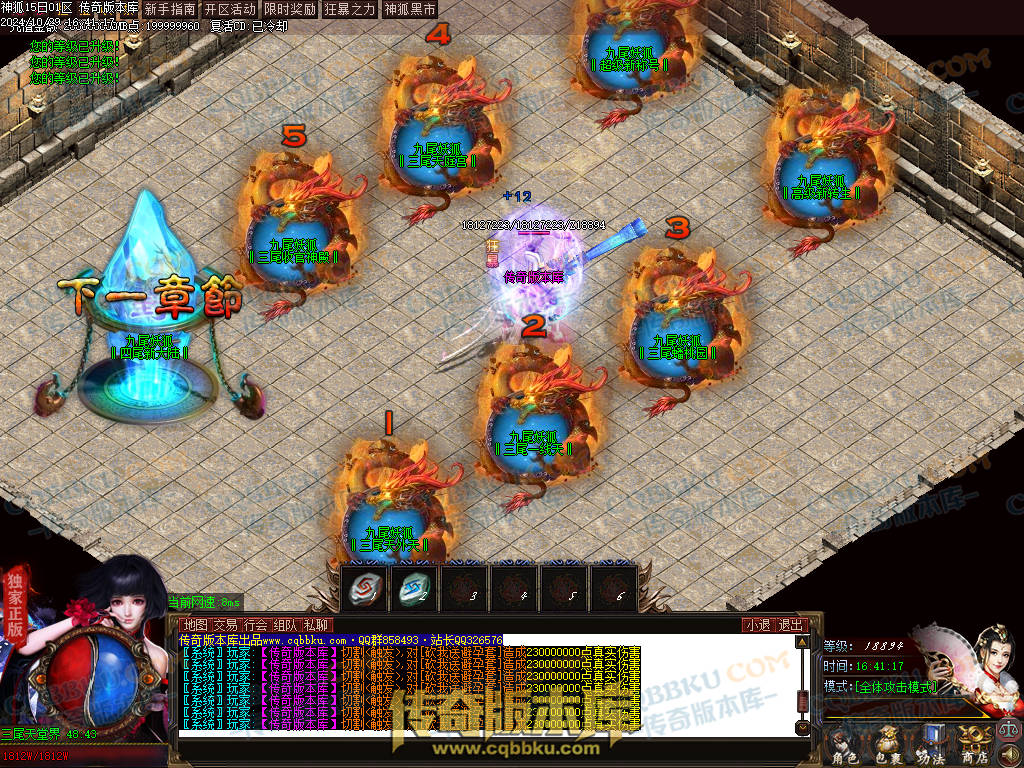Click the 小退 return-to-character-select button
This screenshot has height=768, width=1024.
point(757,625)
